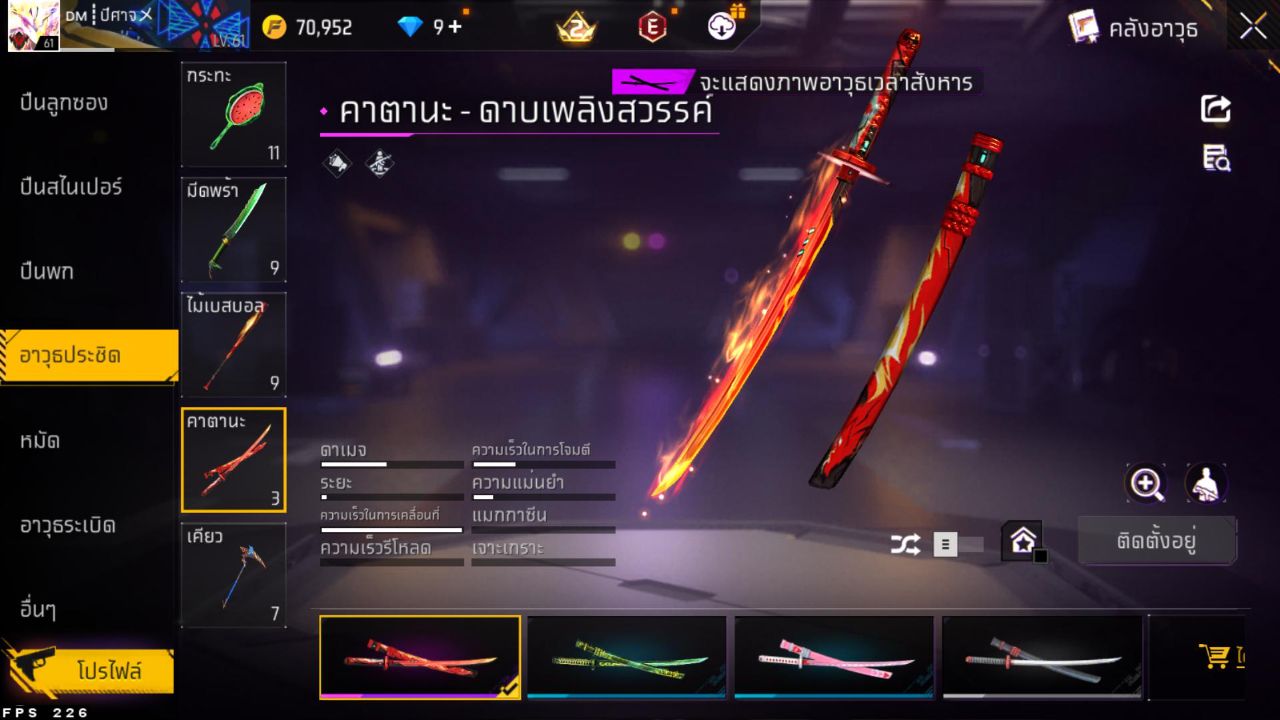Click the E-badge event icon

652,28
